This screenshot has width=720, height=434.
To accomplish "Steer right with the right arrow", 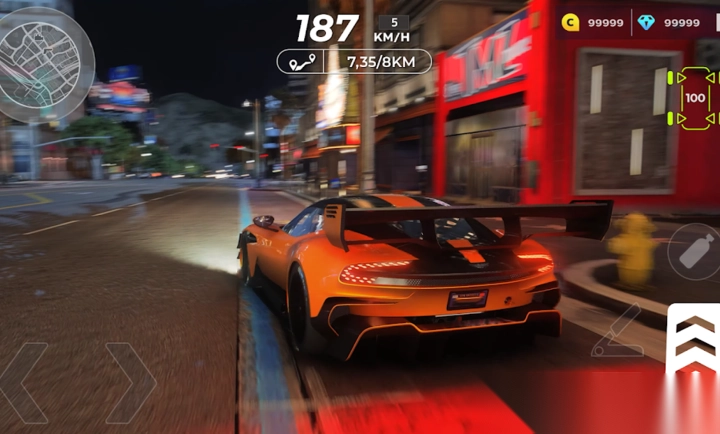I will tap(132, 383).
